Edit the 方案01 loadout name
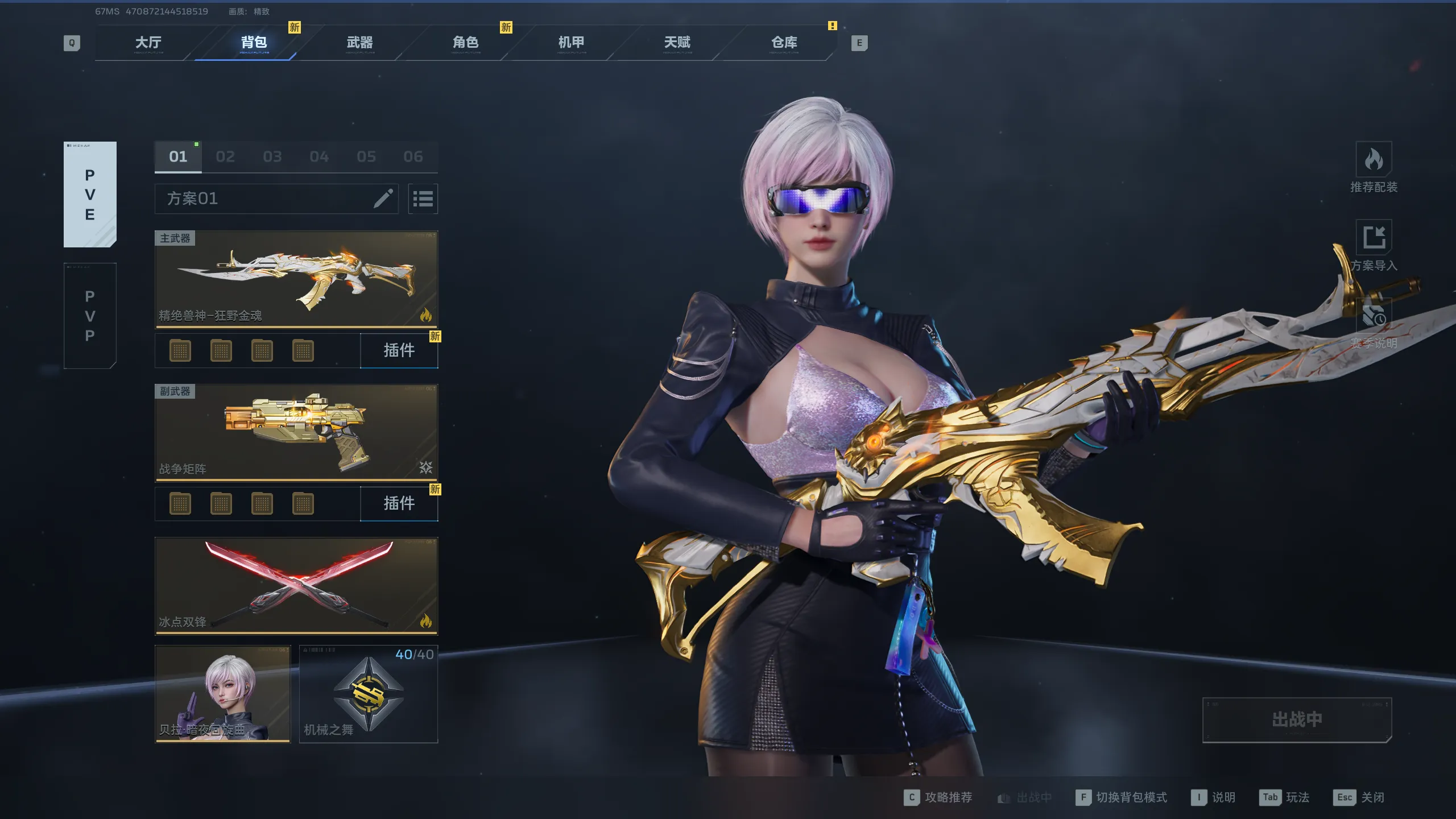This screenshot has width=1456, height=819. point(383,198)
